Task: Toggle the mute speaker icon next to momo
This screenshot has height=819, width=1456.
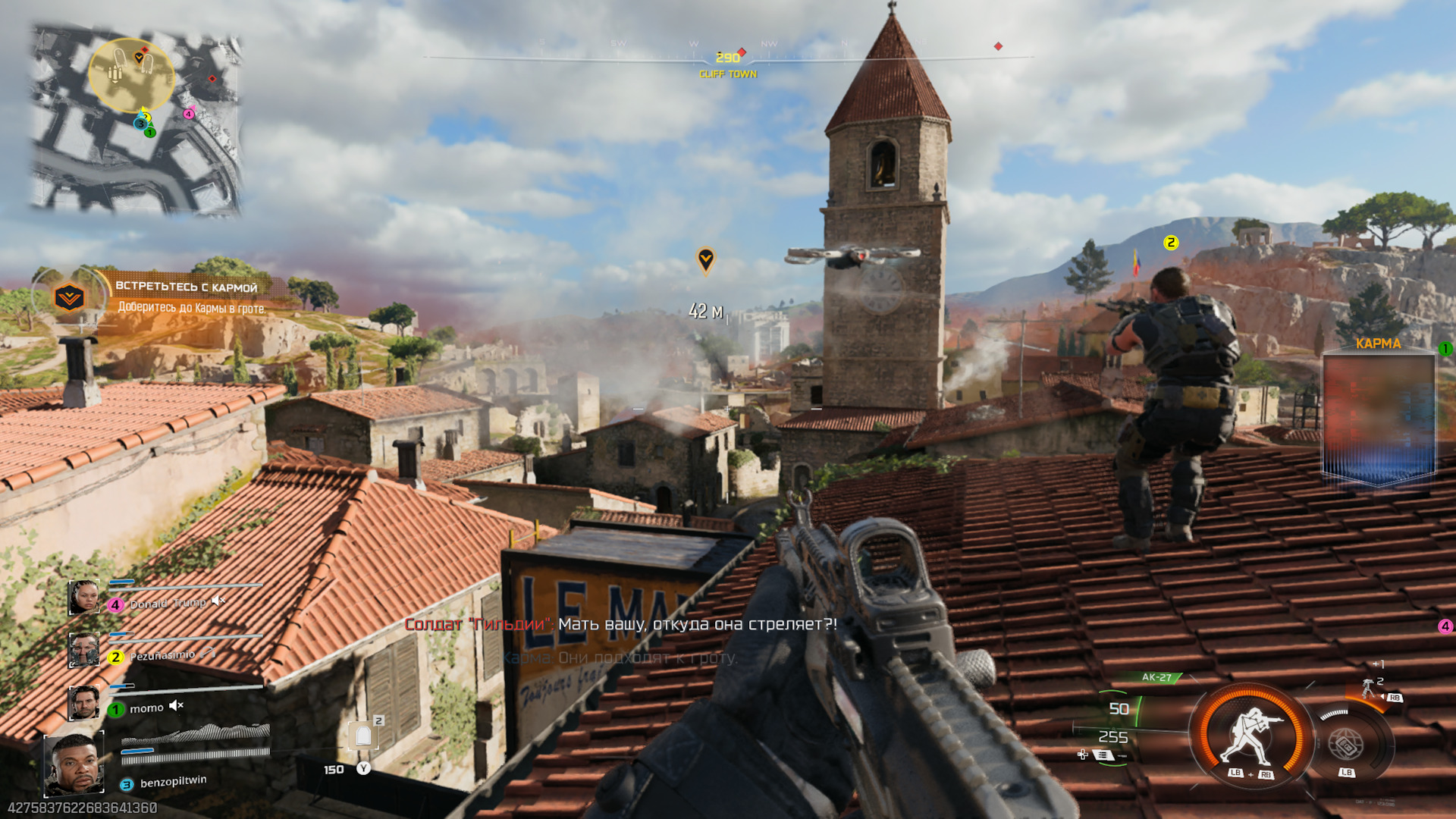Action: click(x=176, y=706)
